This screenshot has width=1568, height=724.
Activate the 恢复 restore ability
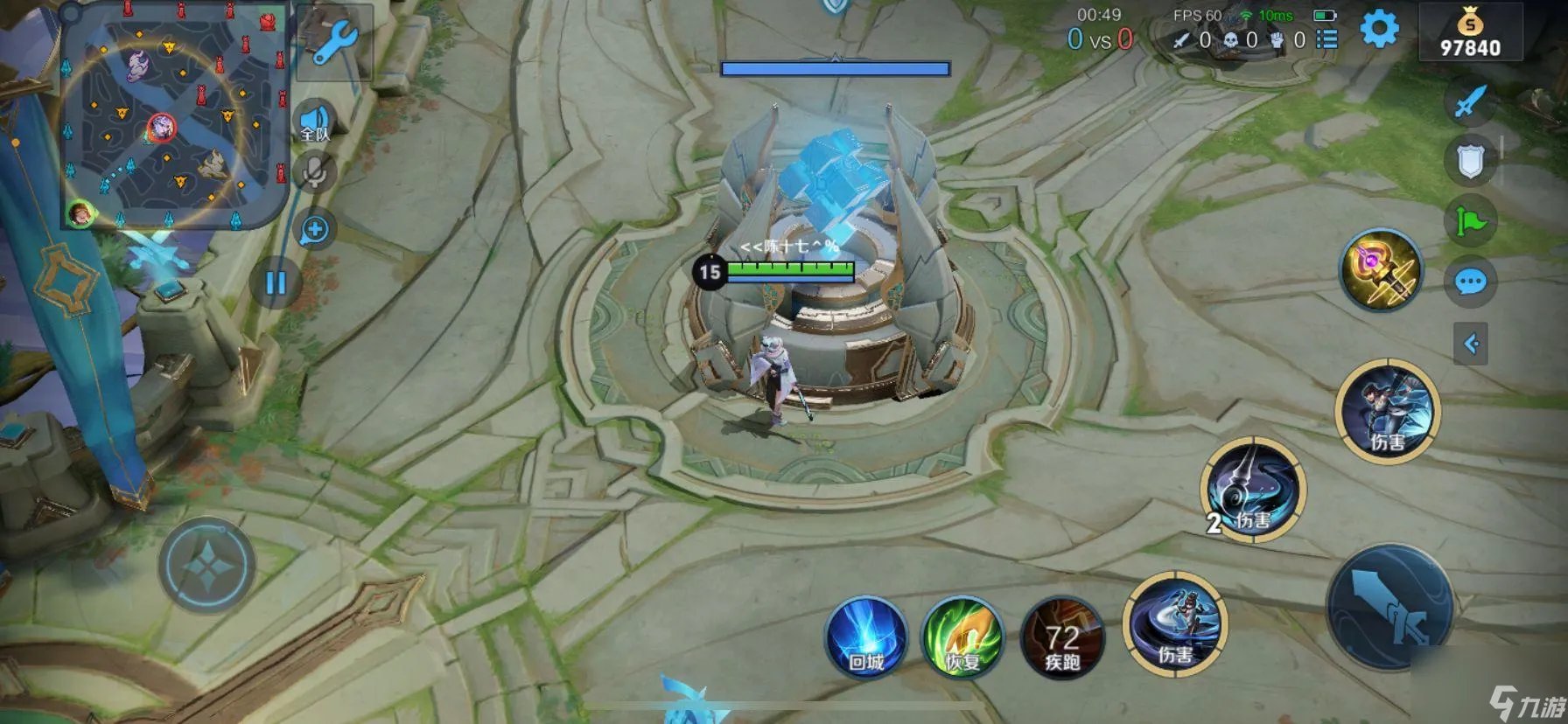click(x=962, y=637)
